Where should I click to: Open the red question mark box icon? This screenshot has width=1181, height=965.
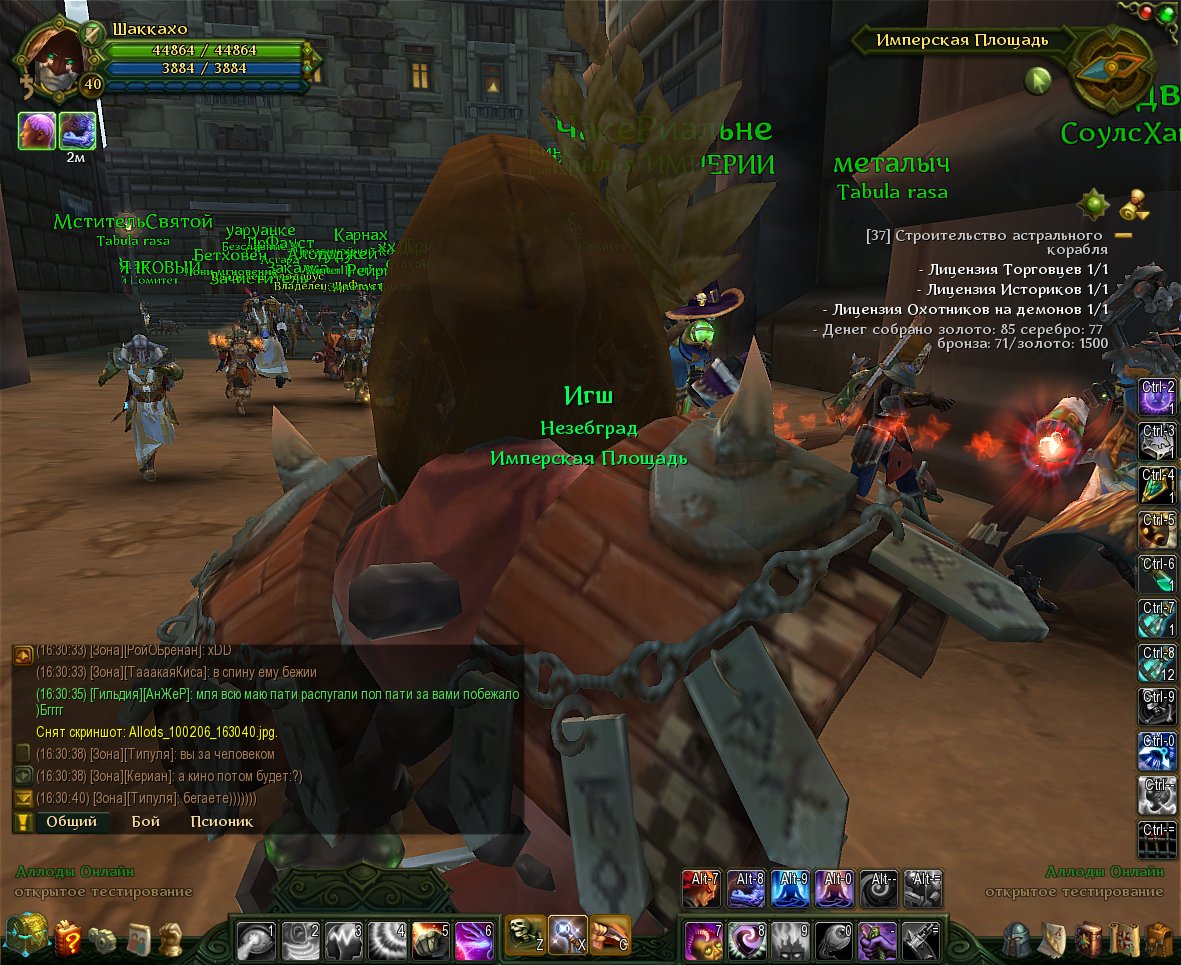[68, 939]
